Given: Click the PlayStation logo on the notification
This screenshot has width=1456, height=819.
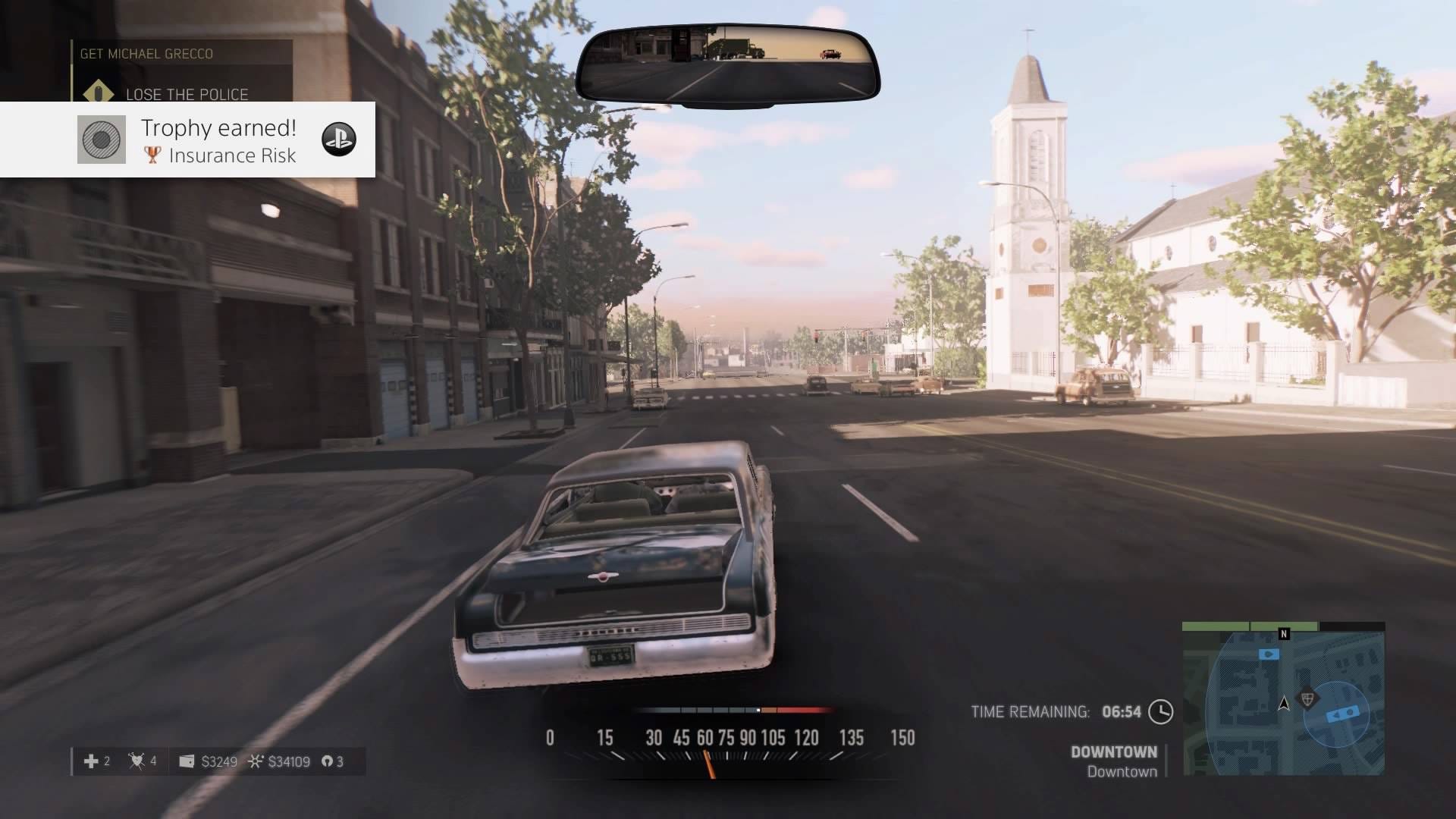Looking at the screenshot, I should pos(338,139).
